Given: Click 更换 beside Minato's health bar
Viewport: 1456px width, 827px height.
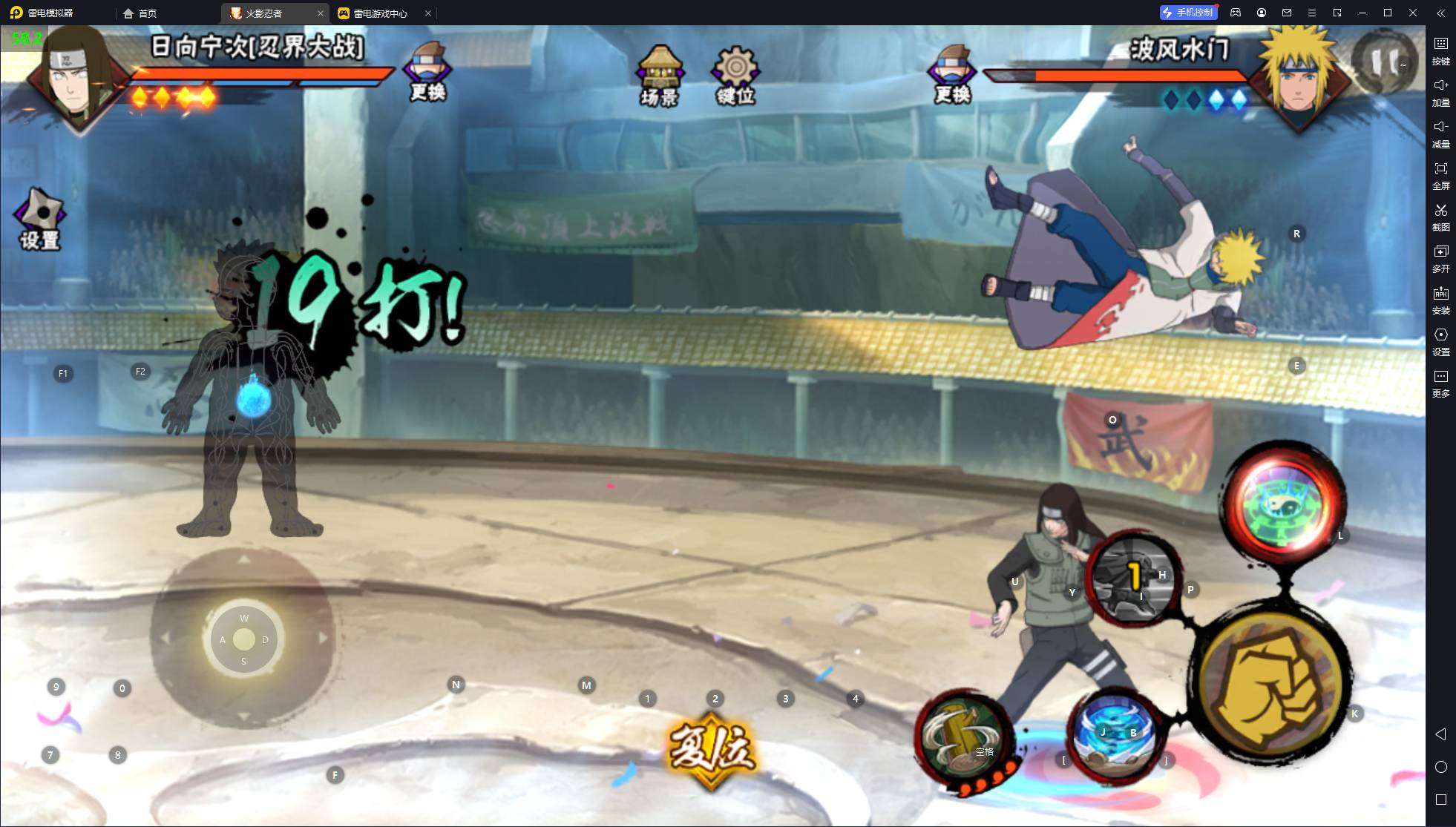Looking at the screenshot, I should pyautogui.click(x=952, y=74).
